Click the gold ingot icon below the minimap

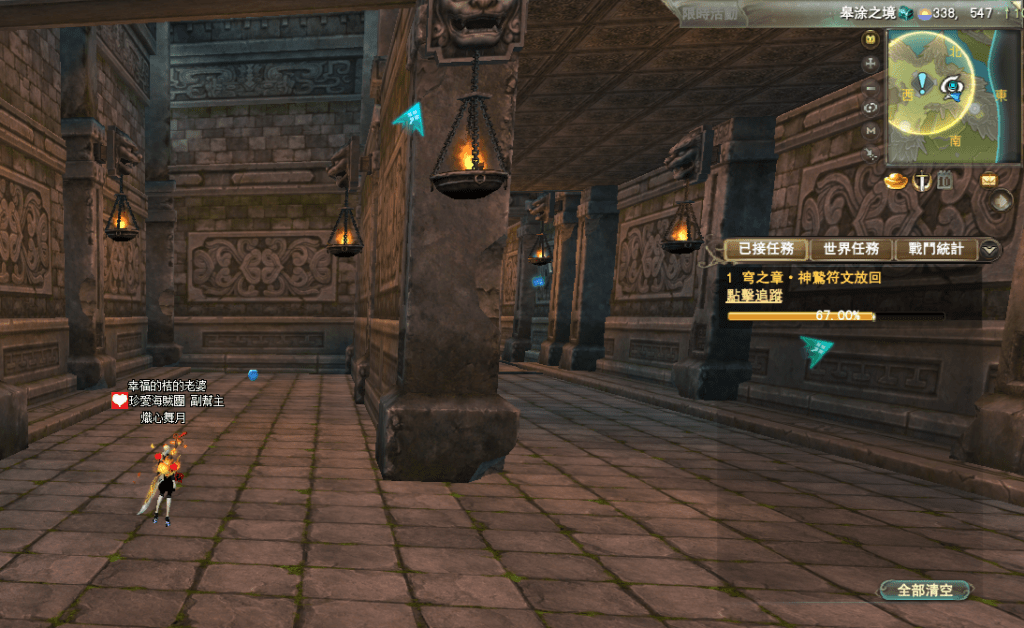pyautogui.click(x=895, y=180)
